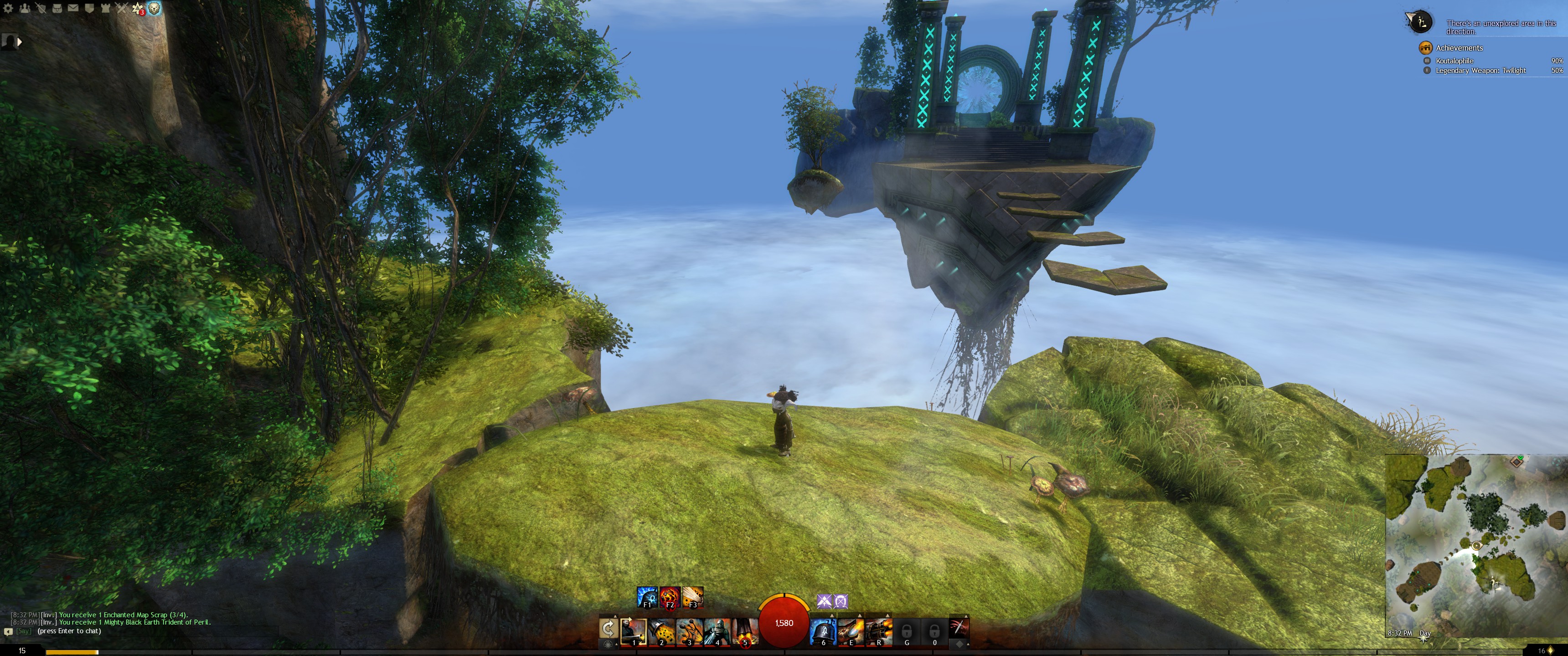This screenshot has width=1568, height=656.
Task: Select the Koutalophile achievement tracker entry
Action: pyautogui.click(x=1454, y=61)
